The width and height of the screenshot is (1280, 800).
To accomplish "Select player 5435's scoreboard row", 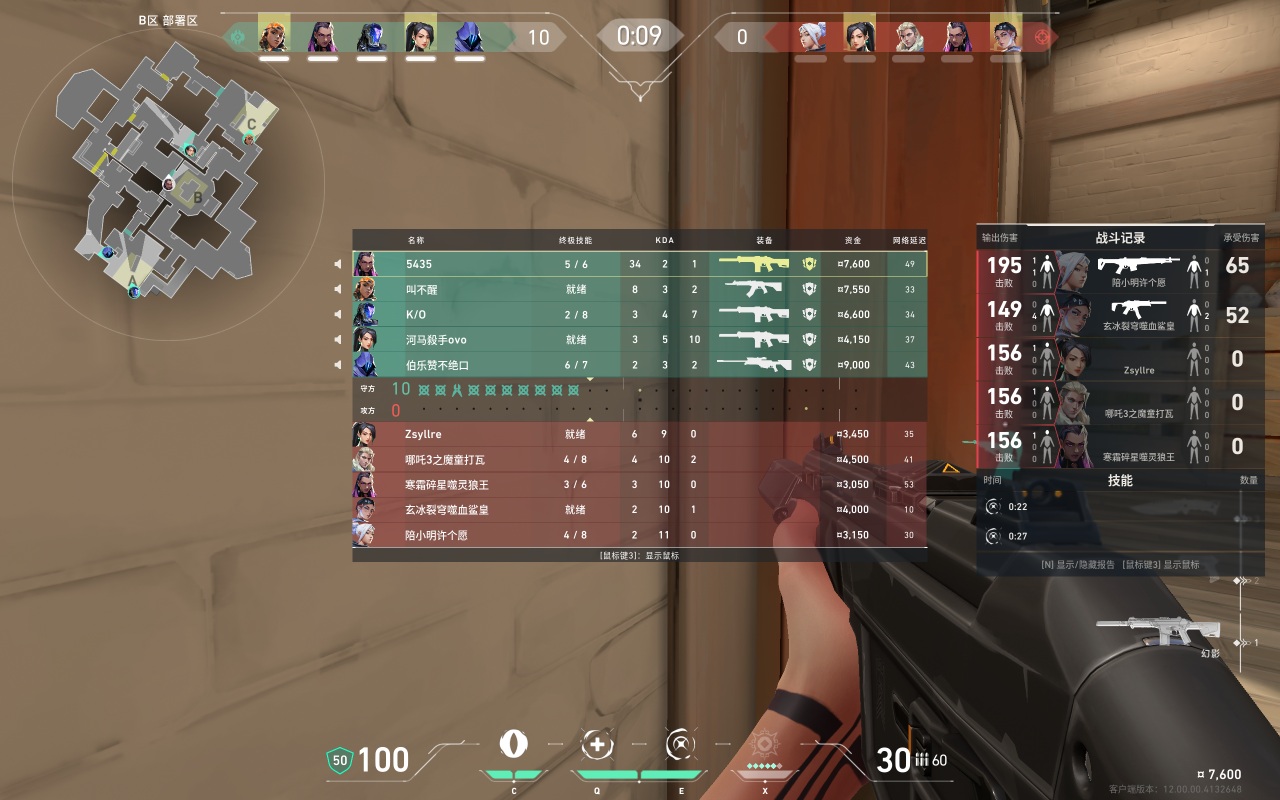I will [640, 264].
